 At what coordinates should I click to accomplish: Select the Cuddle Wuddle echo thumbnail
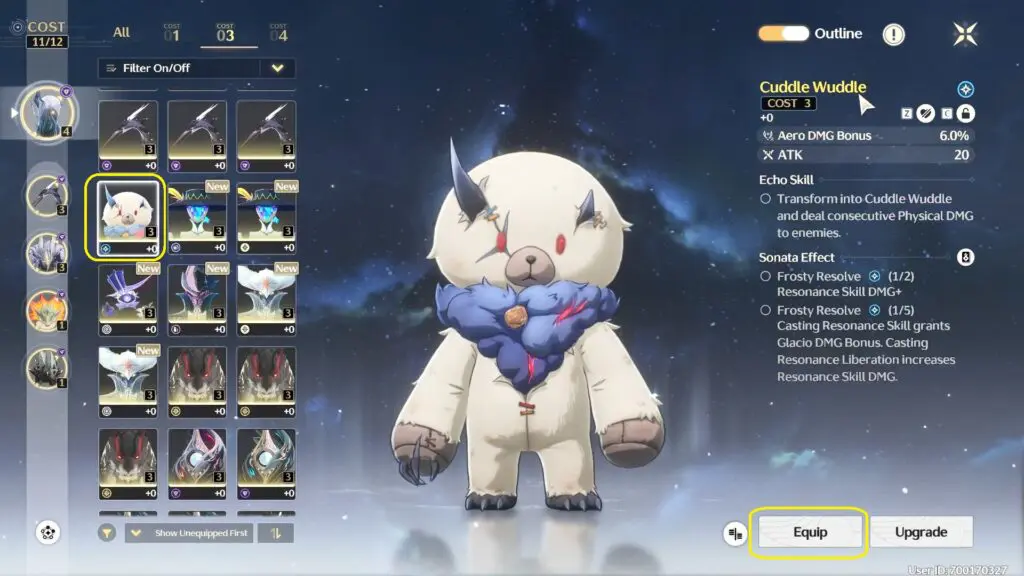point(126,217)
